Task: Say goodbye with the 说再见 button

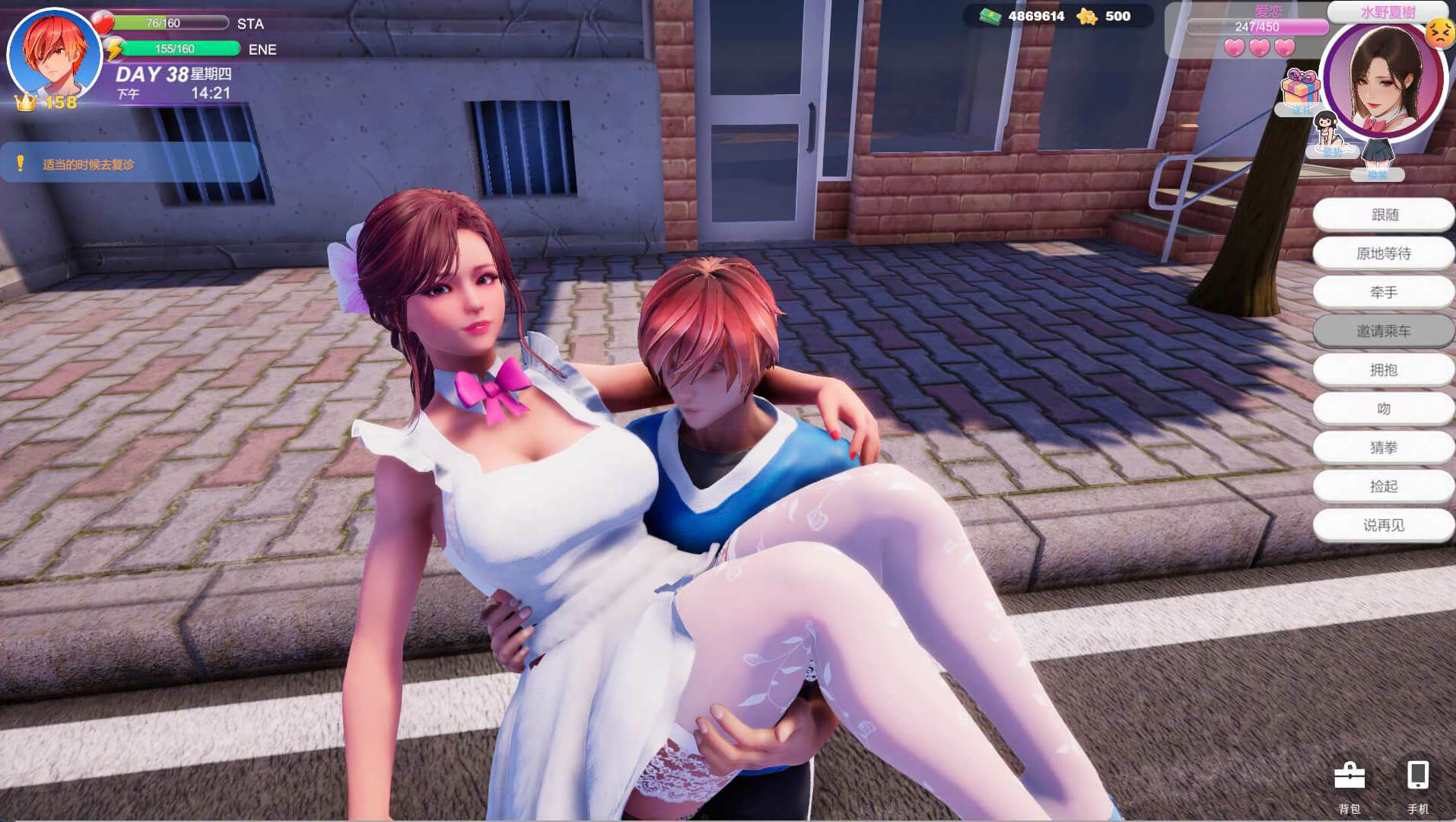Action: 1384,525
